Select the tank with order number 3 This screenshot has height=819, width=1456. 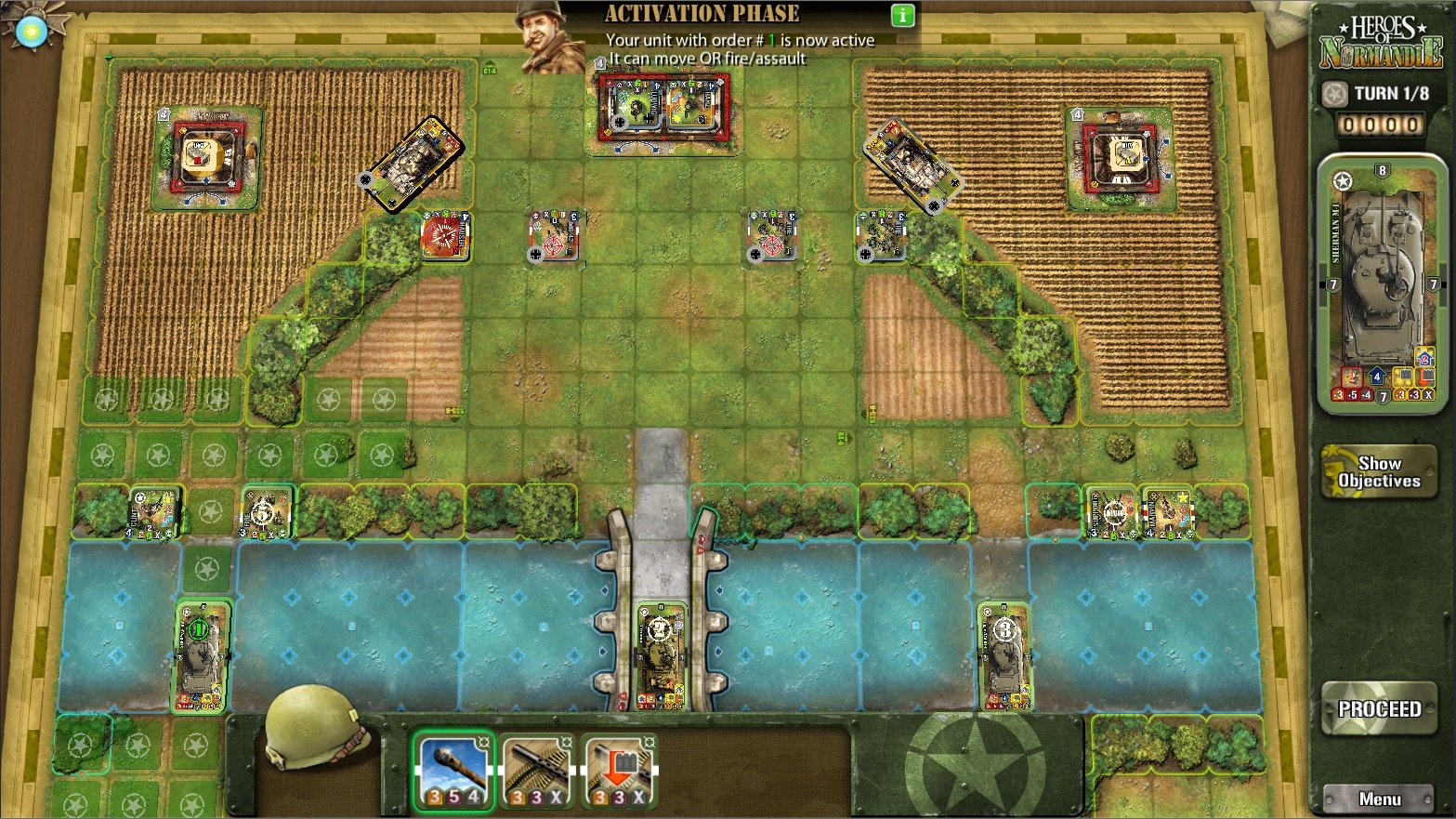point(1004,655)
